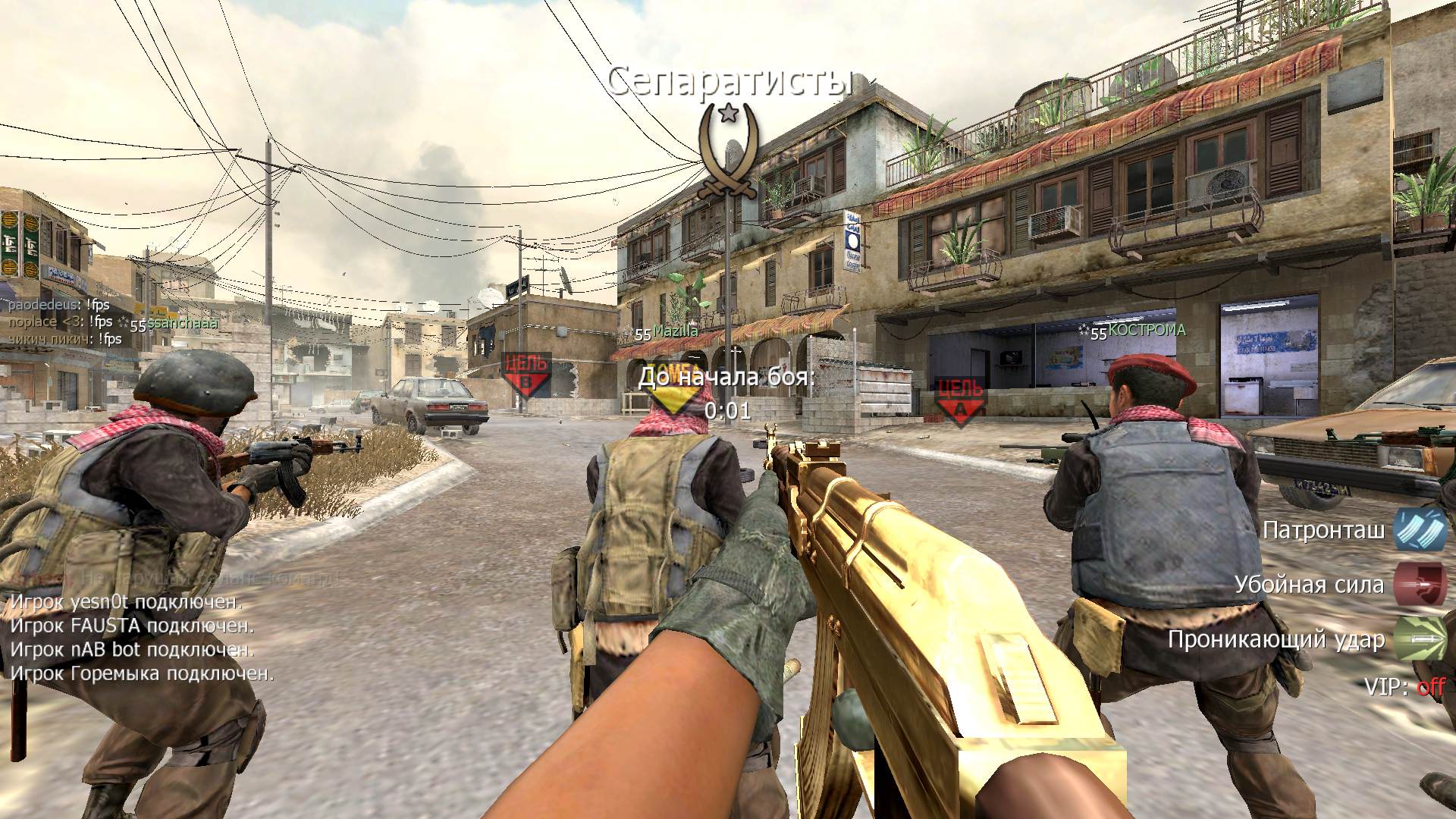This screenshot has height=819, width=1456.
Task: Click the red ЦЕЛЬ A objective marker
Action: (x=959, y=400)
